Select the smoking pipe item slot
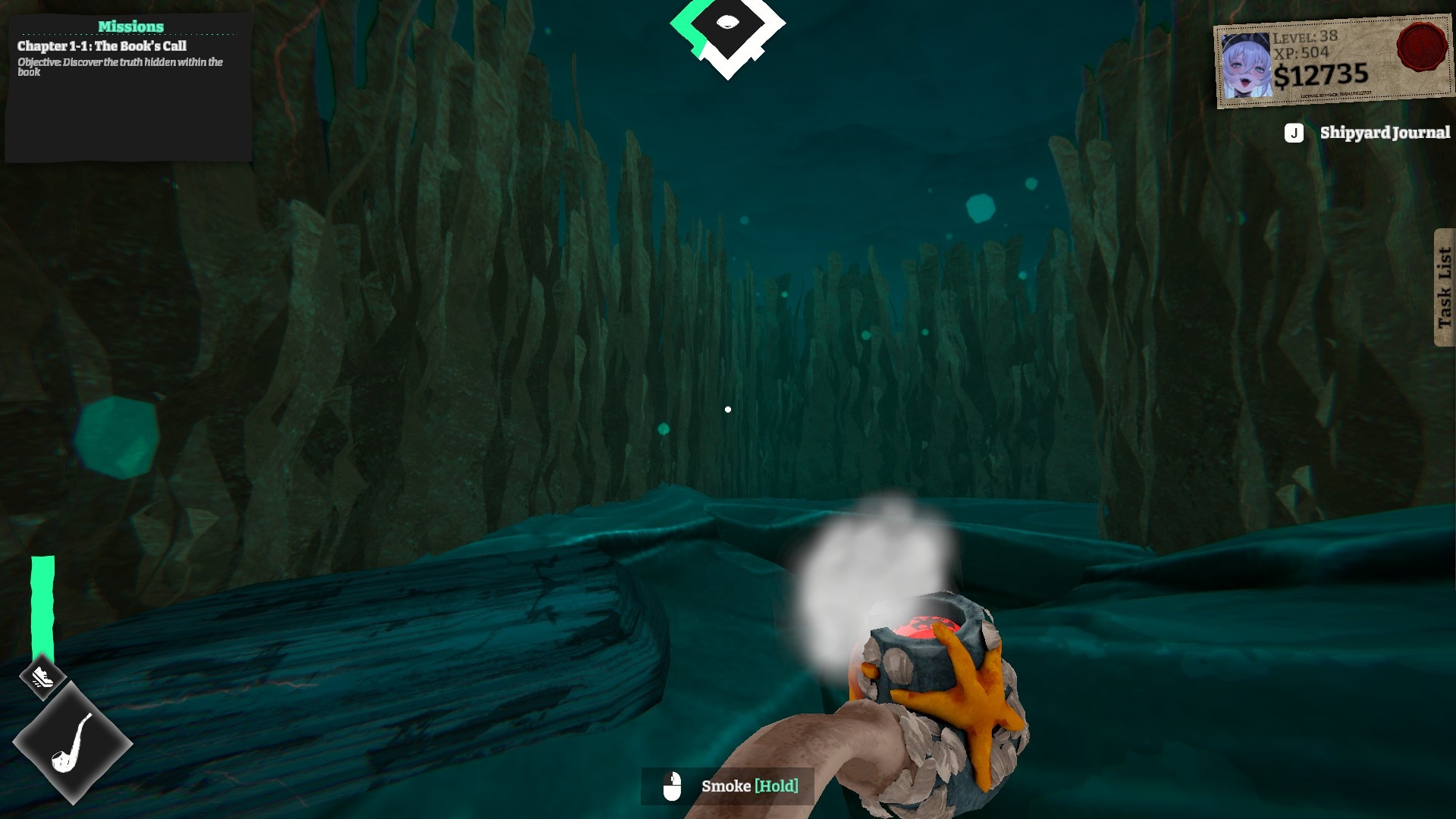This screenshot has width=1456, height=819. pos(73,743)
